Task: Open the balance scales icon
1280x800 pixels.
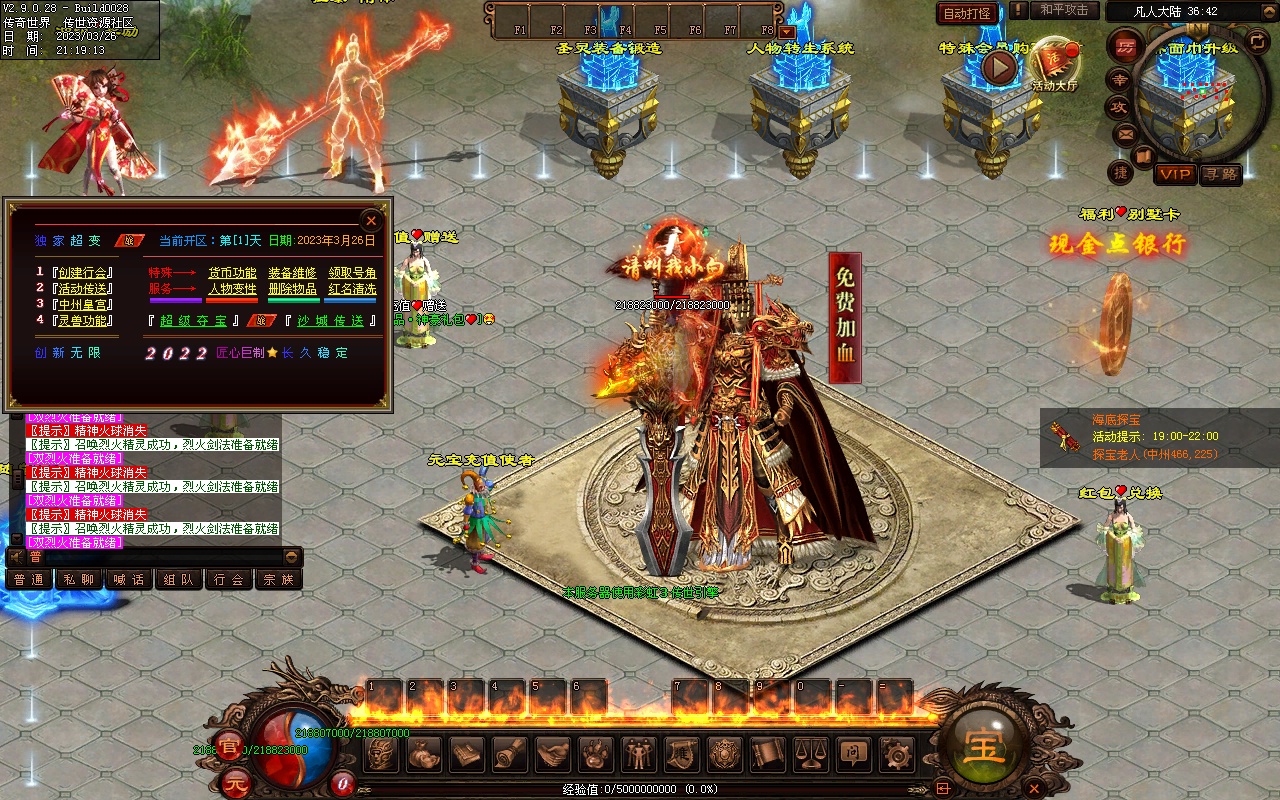Action: coord(809,753)
